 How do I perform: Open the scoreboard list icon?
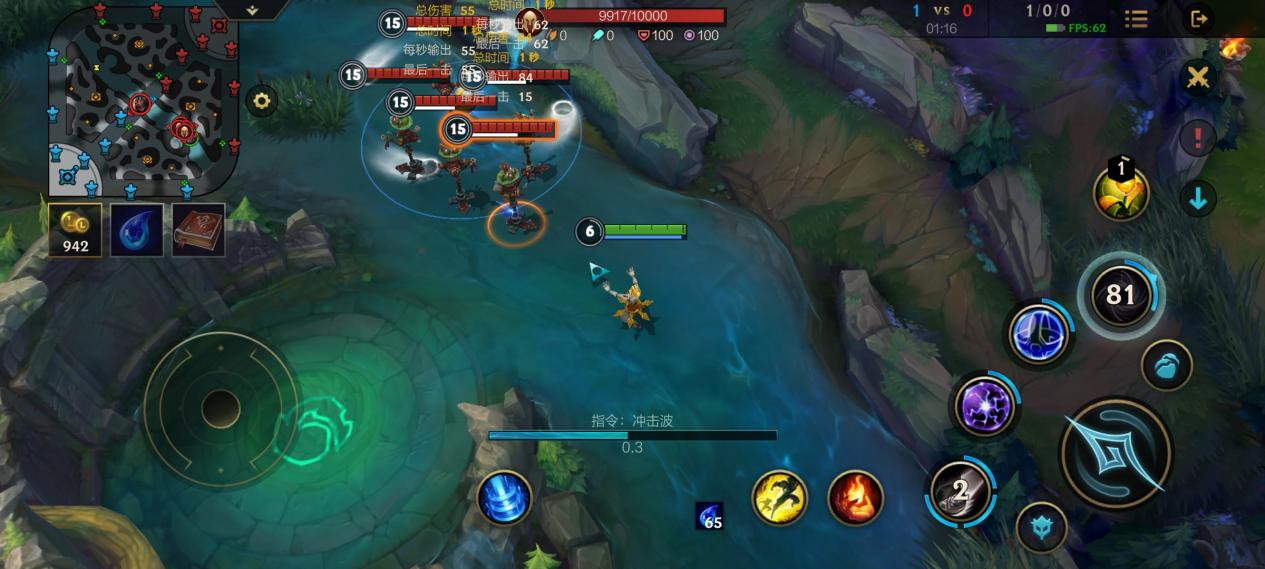[1136, 19]
